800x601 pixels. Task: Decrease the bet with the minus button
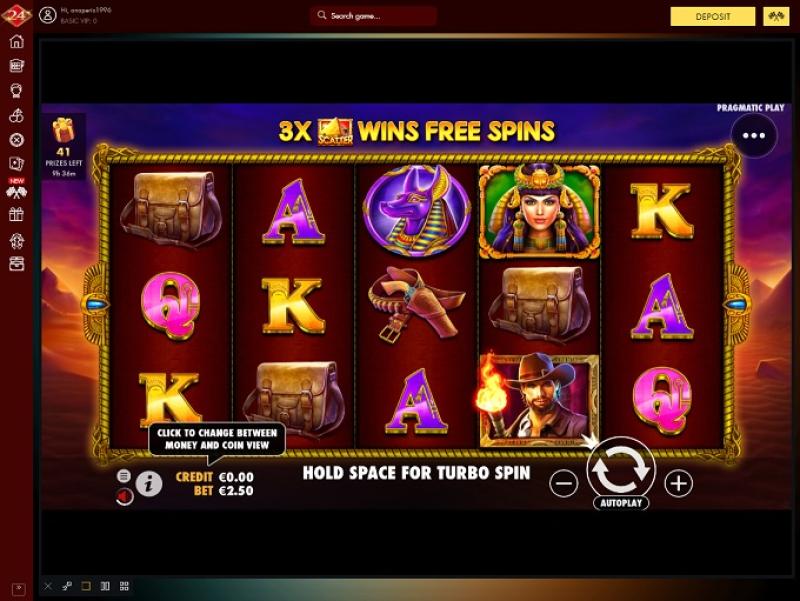[x=564, y=484]
